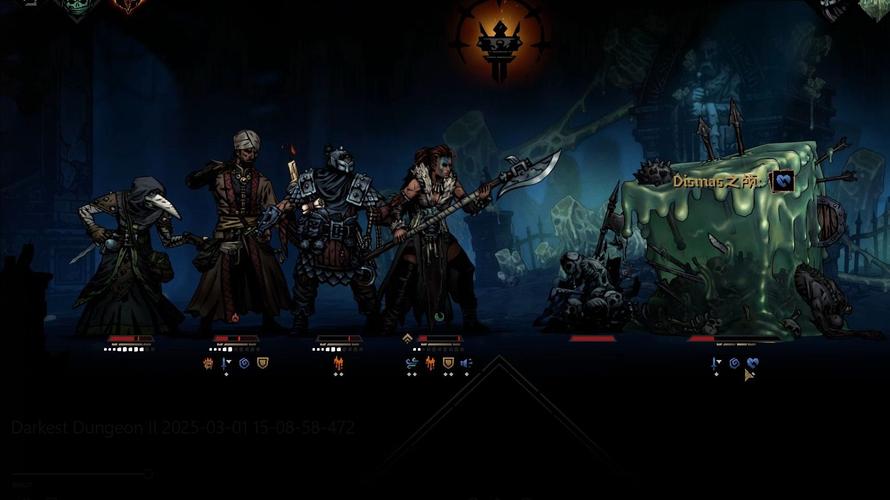The image size is (890, 500).
Task: Click the Occultist's shield block token
Action: (x=262, y=363)
